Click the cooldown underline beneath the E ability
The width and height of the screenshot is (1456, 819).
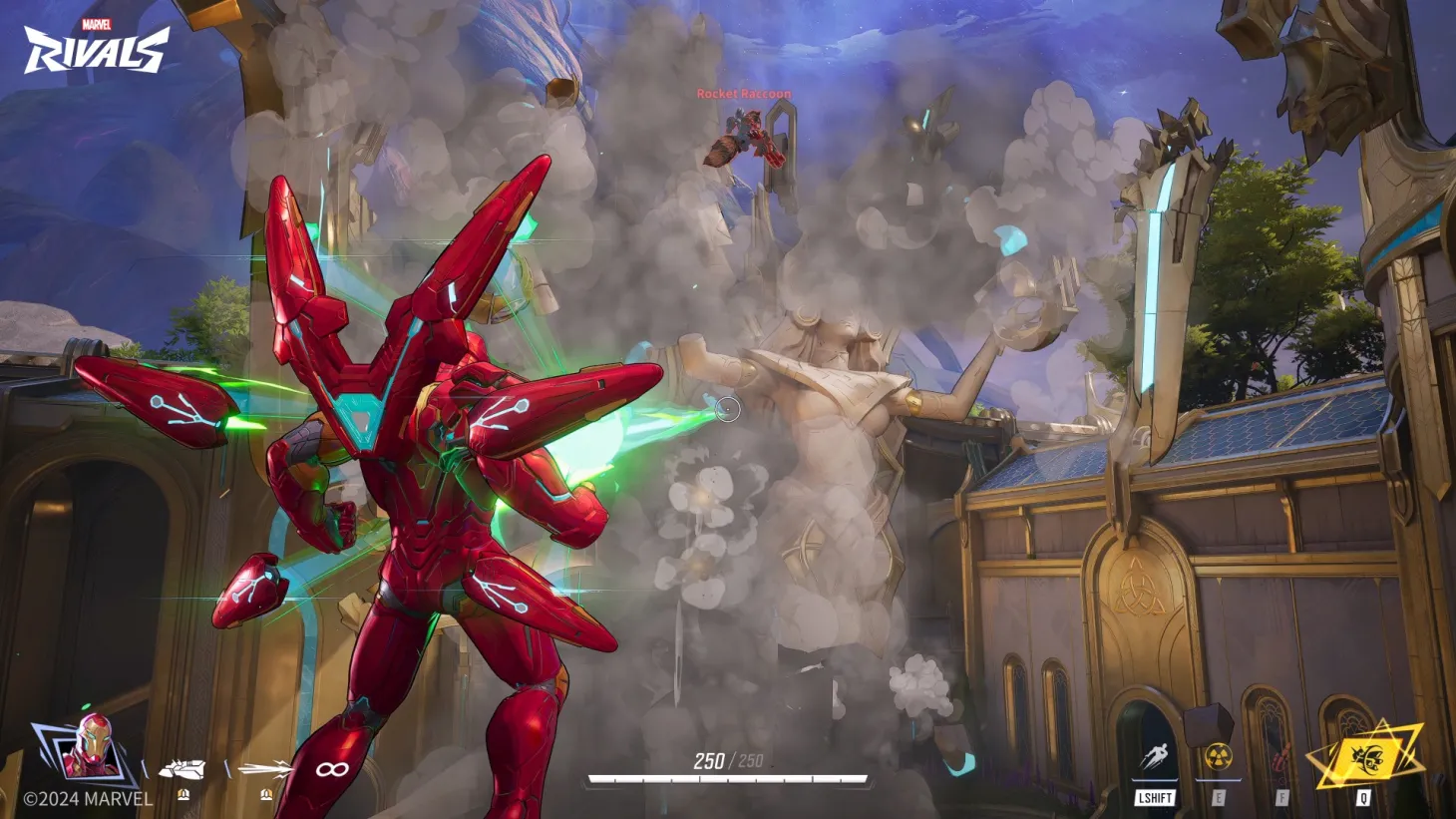[x=1219, y=778]
